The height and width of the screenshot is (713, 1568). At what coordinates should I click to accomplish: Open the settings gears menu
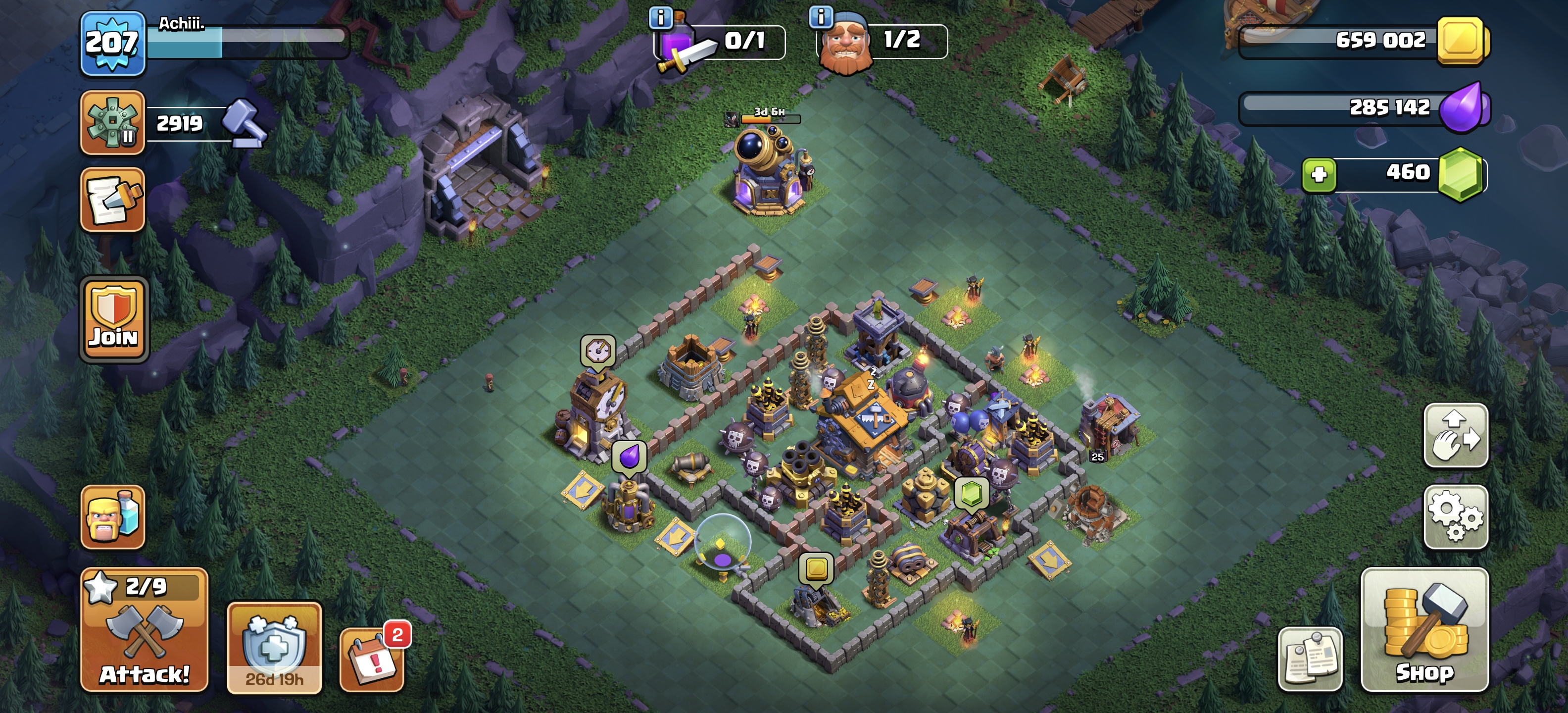1455,516
